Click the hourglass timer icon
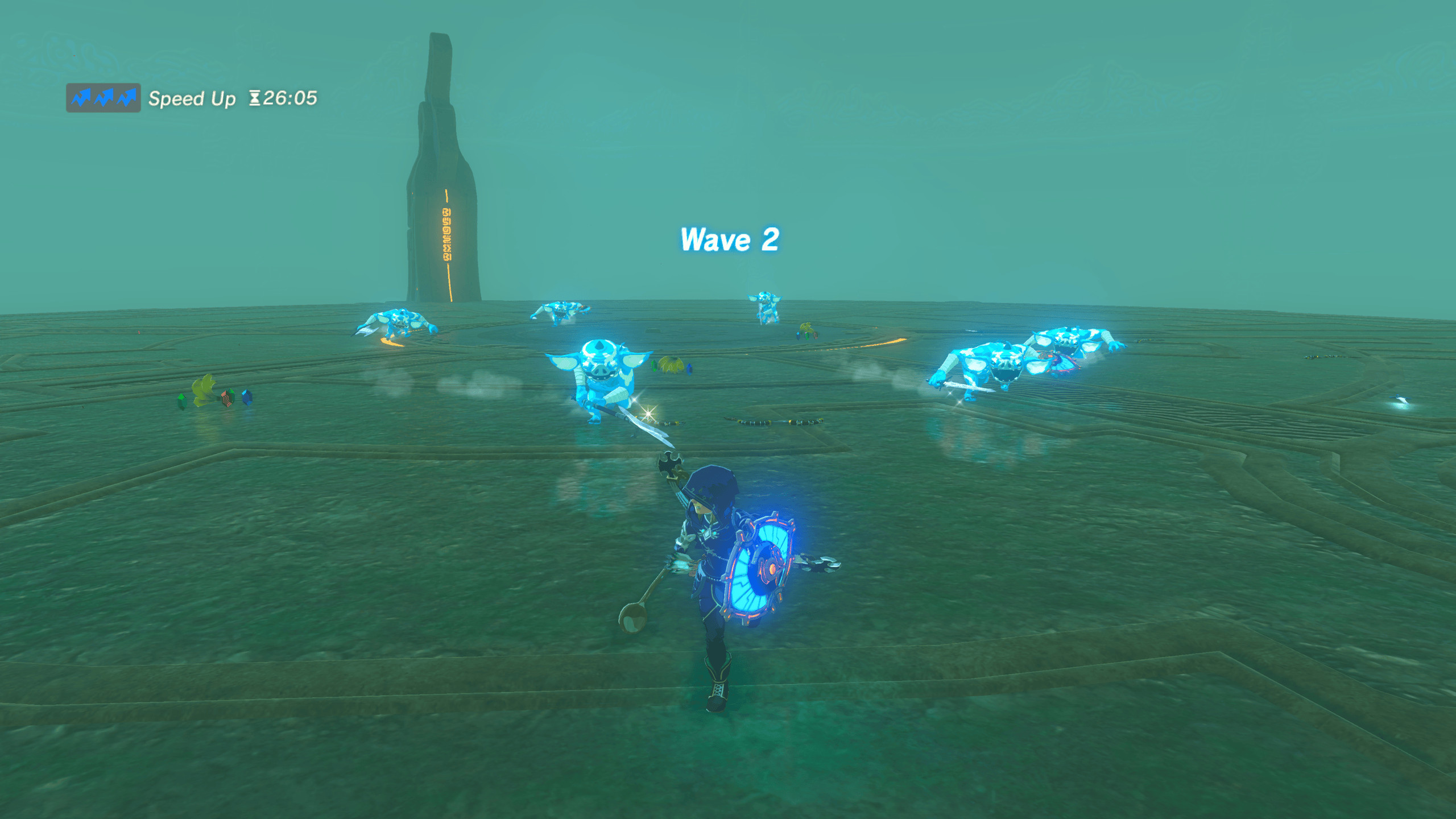This screenshot has width=1456, height=819. (256, 97)
